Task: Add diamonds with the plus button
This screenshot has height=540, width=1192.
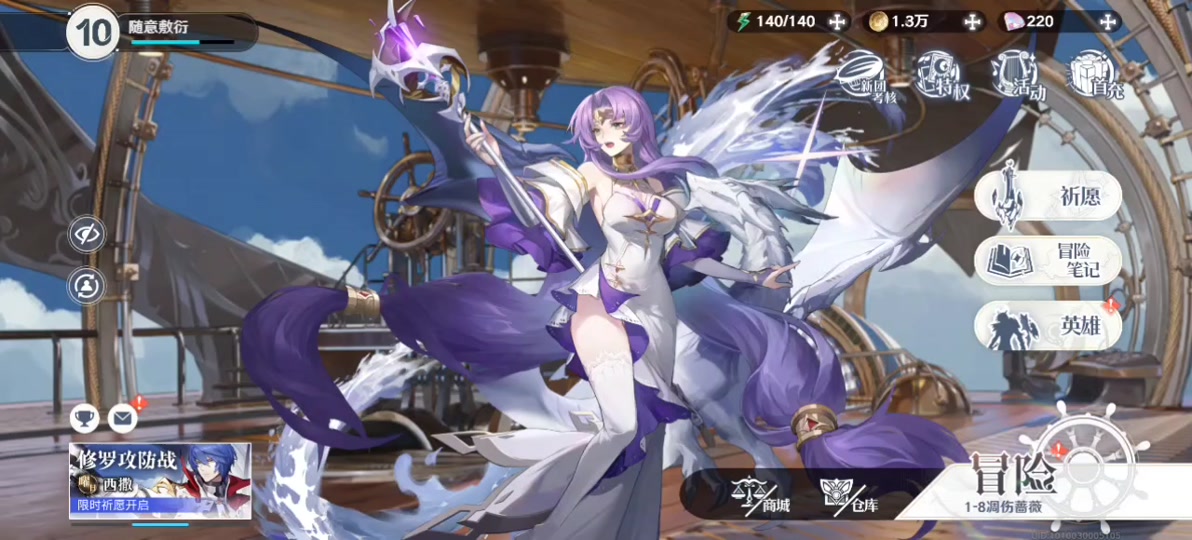Action: (x=1107, y=21)
